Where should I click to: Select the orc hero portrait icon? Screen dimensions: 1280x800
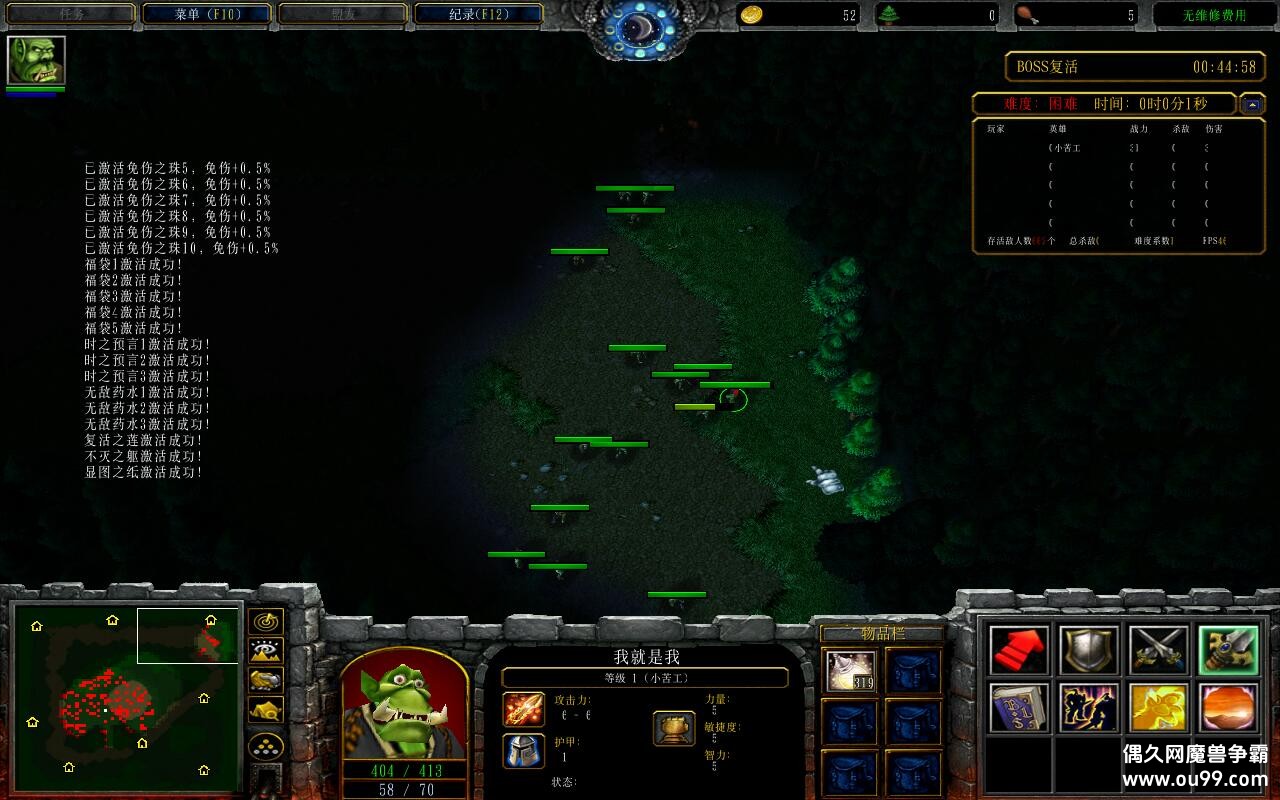pyautogui.click(x=36, y=60)
